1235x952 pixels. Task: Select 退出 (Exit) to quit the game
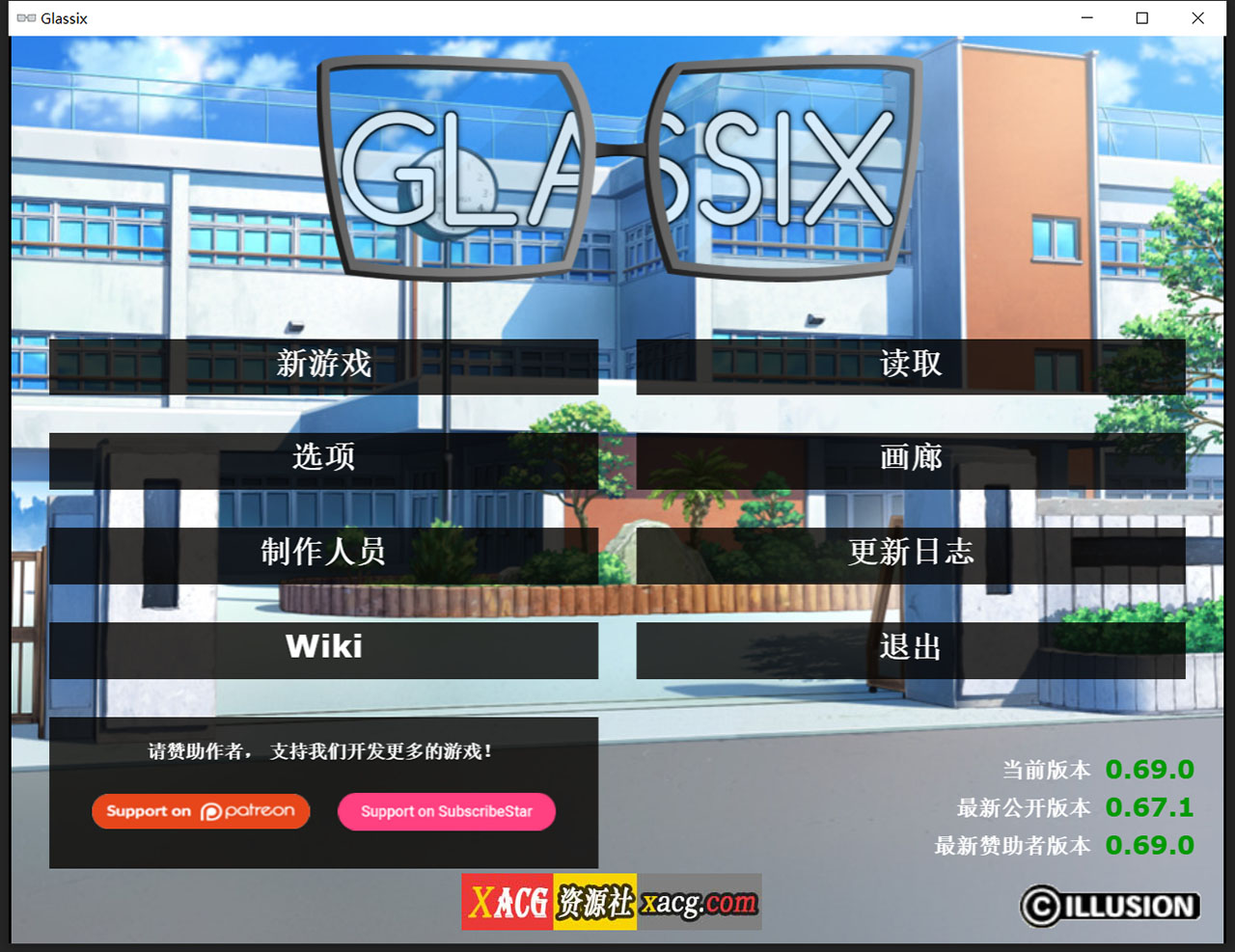[x=911, y=647]
